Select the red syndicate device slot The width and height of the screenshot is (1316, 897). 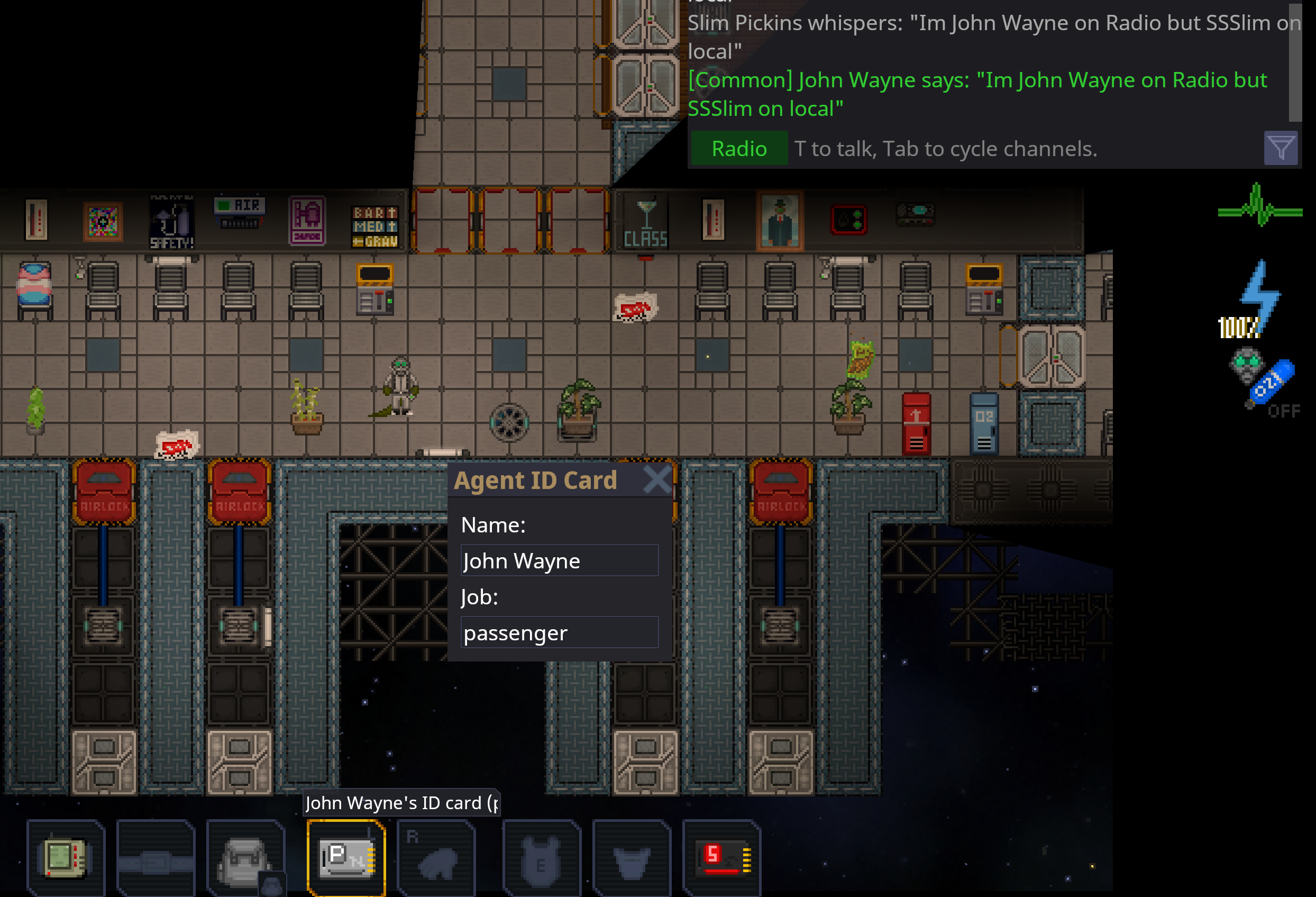point(721,858)
